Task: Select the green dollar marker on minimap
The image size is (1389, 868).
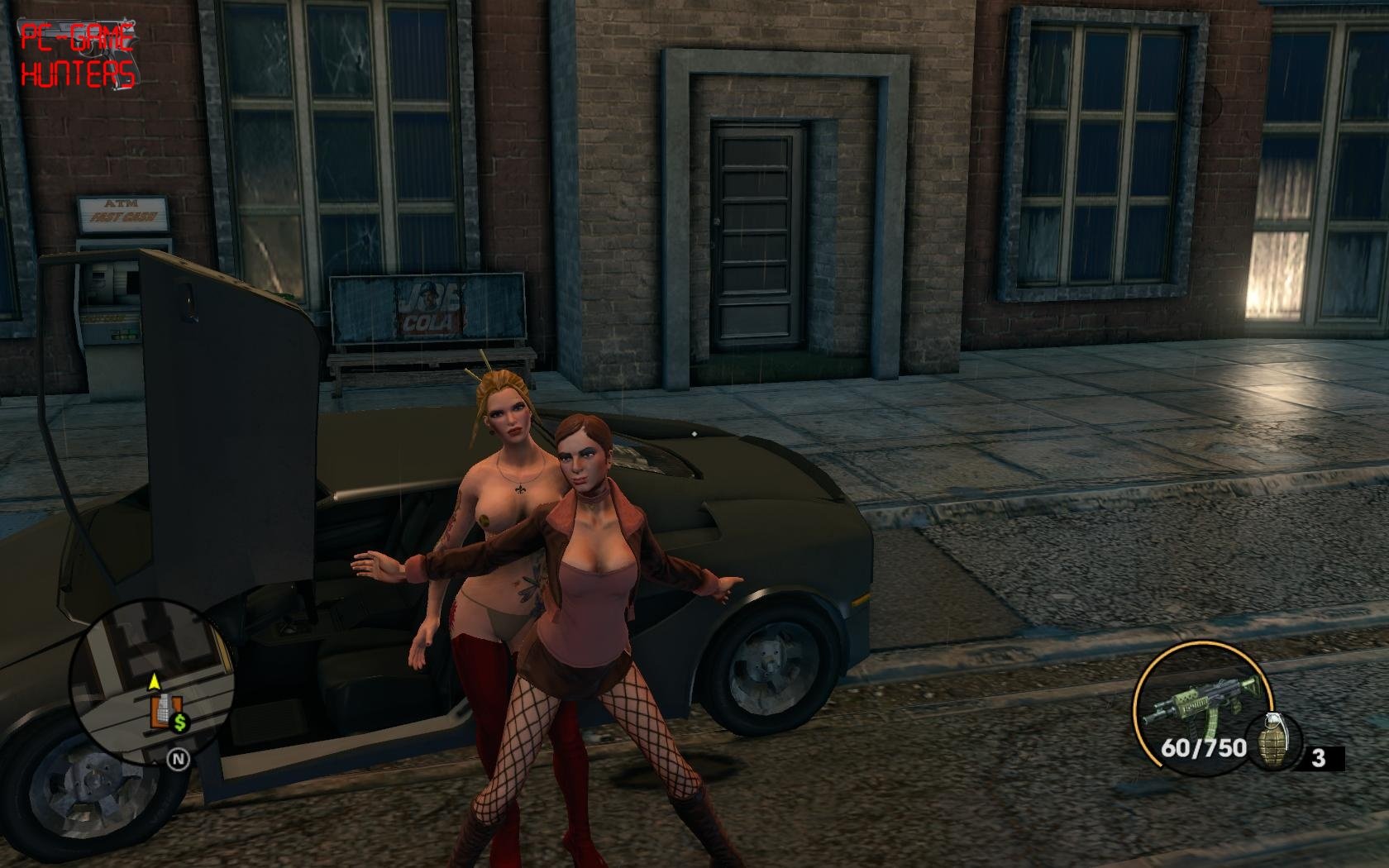Action: coord(180,723)
